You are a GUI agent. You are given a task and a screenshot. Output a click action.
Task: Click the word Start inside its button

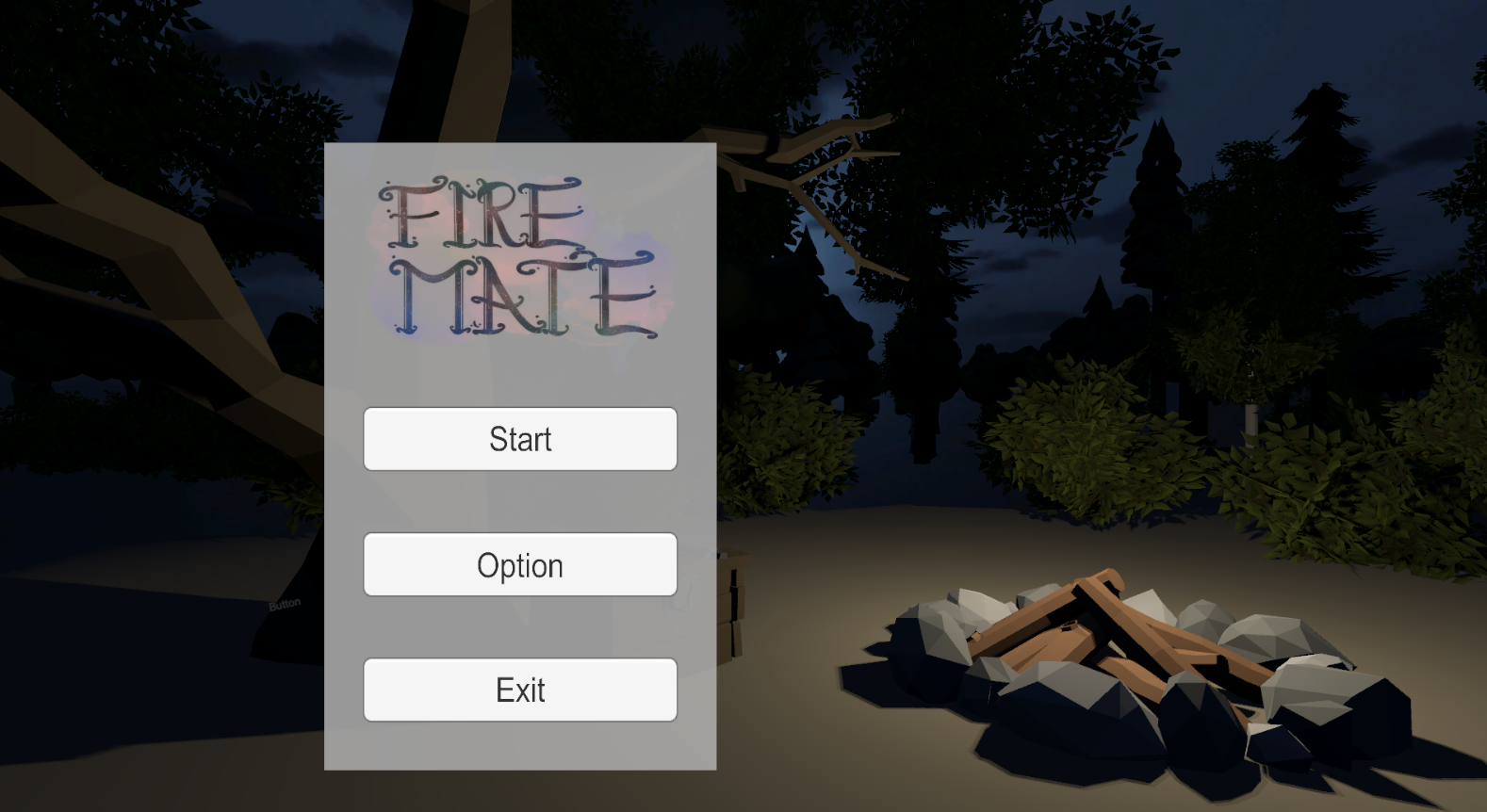[x=520, y=439]
